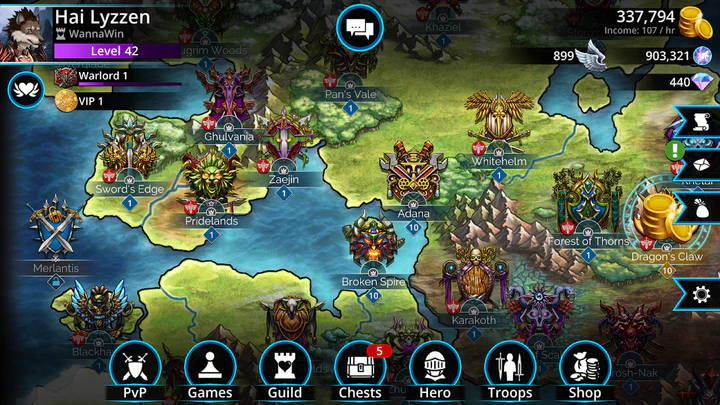This screenshot has height=405, width=720.
Task: Open the Guild menu
Action: pyautogui.click(x=285, y=368)
